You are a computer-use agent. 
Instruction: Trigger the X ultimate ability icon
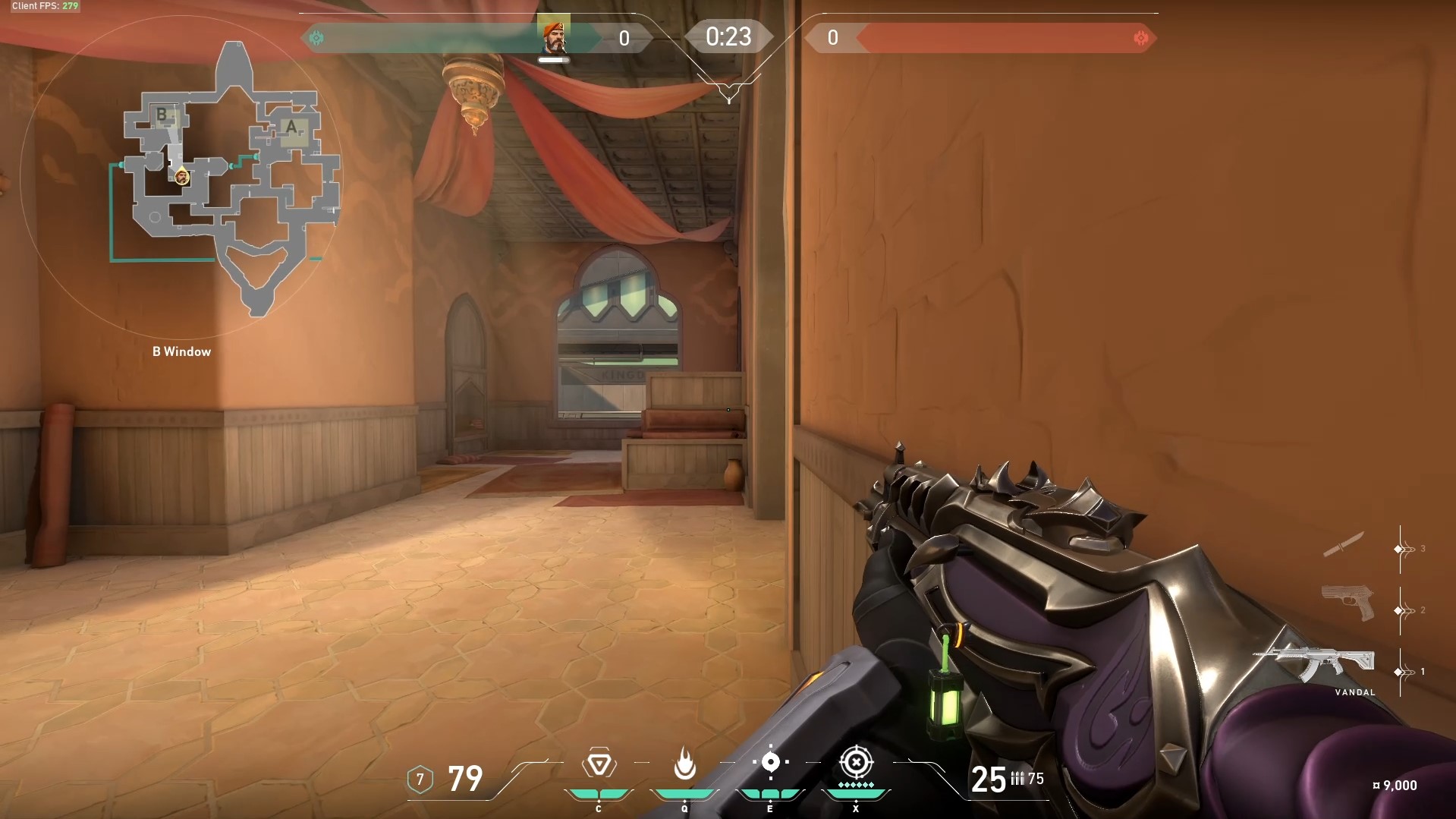856,762
